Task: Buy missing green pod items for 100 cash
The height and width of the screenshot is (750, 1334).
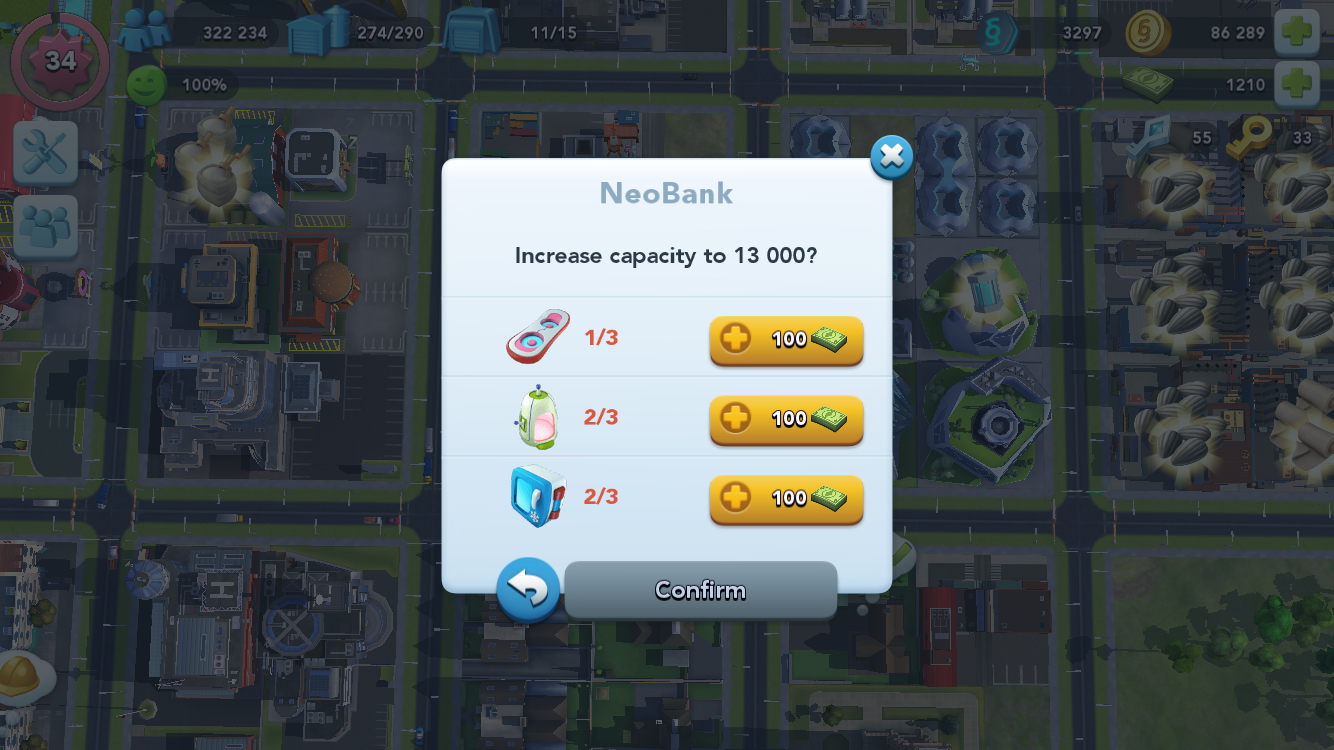Action: 786,419
